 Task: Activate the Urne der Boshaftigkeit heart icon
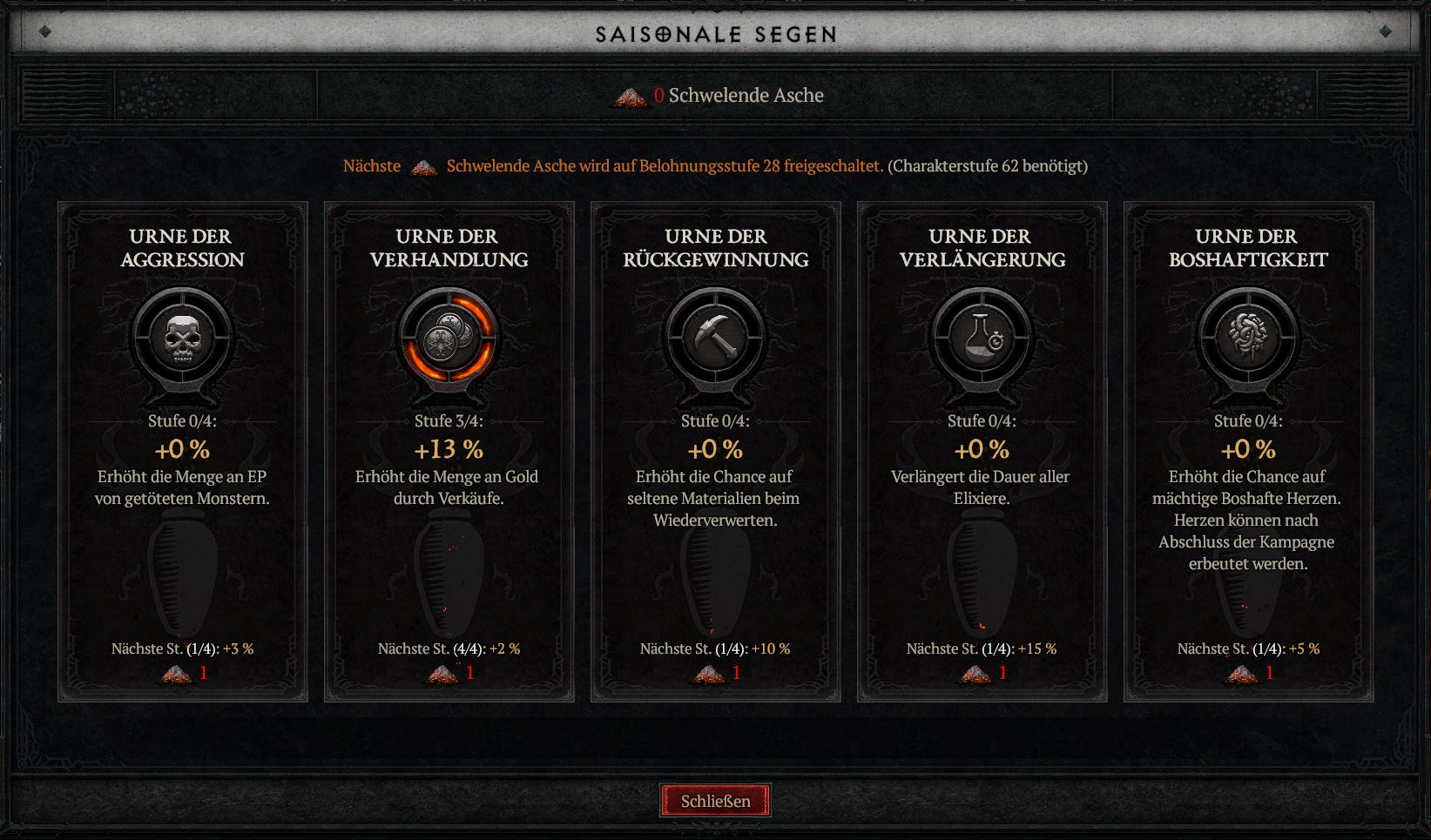click(x=1248, y=336)
